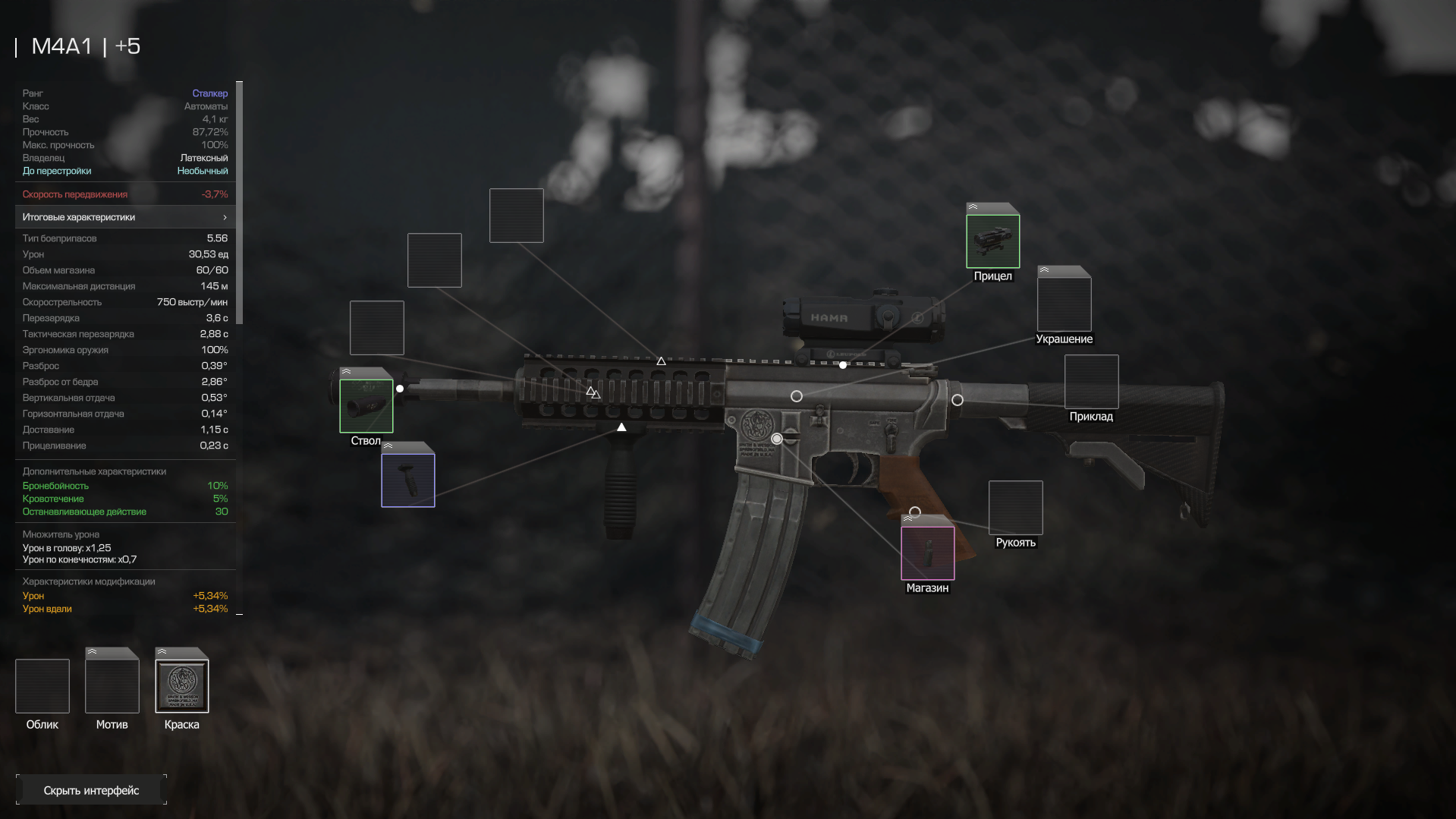The image size is (1456, 819).
Task: Choose the empty Мотив pattern slot
Action: (x=112, y=686)
